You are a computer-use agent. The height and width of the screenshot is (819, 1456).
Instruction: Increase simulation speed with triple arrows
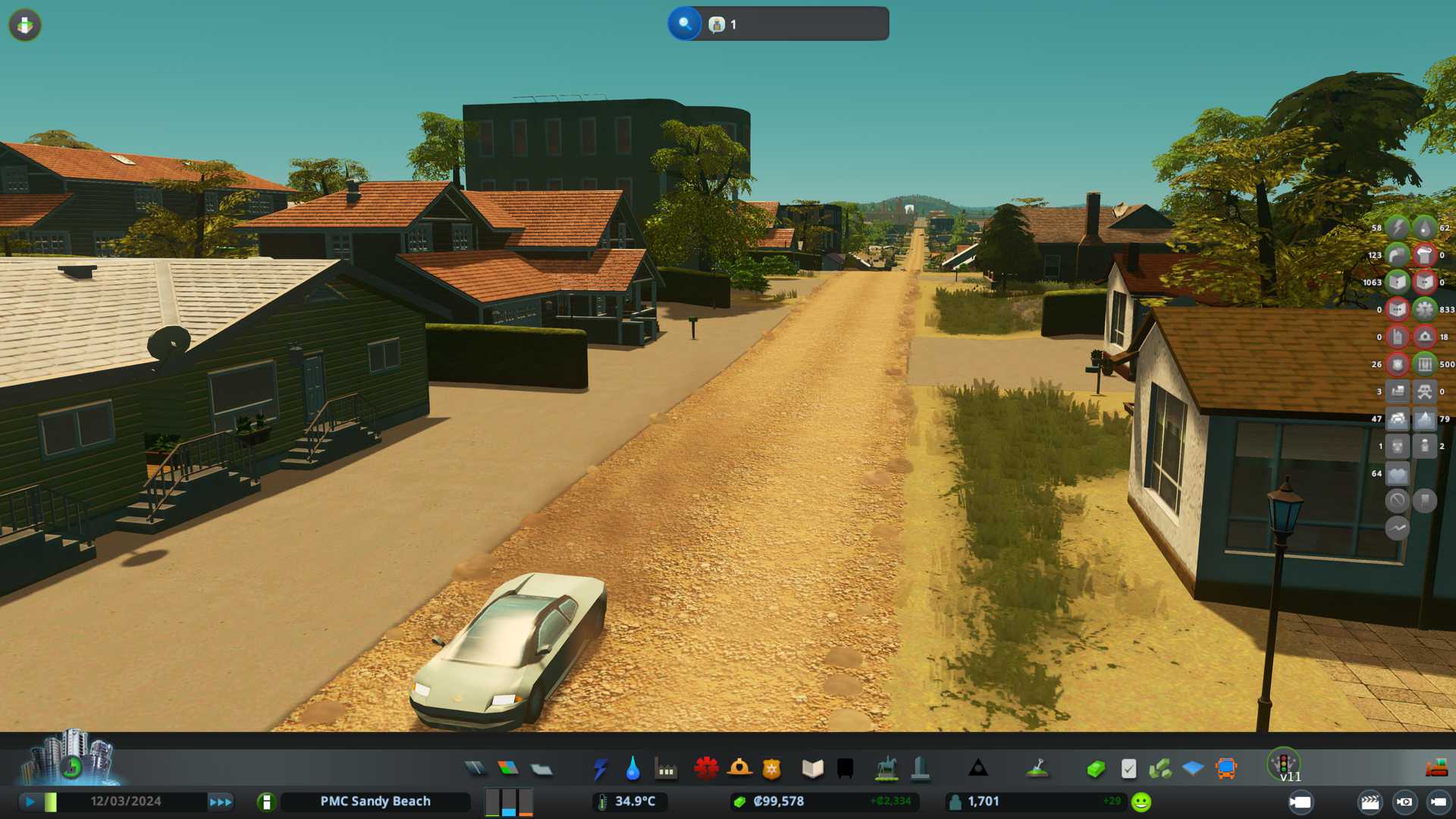coord(221,802)
